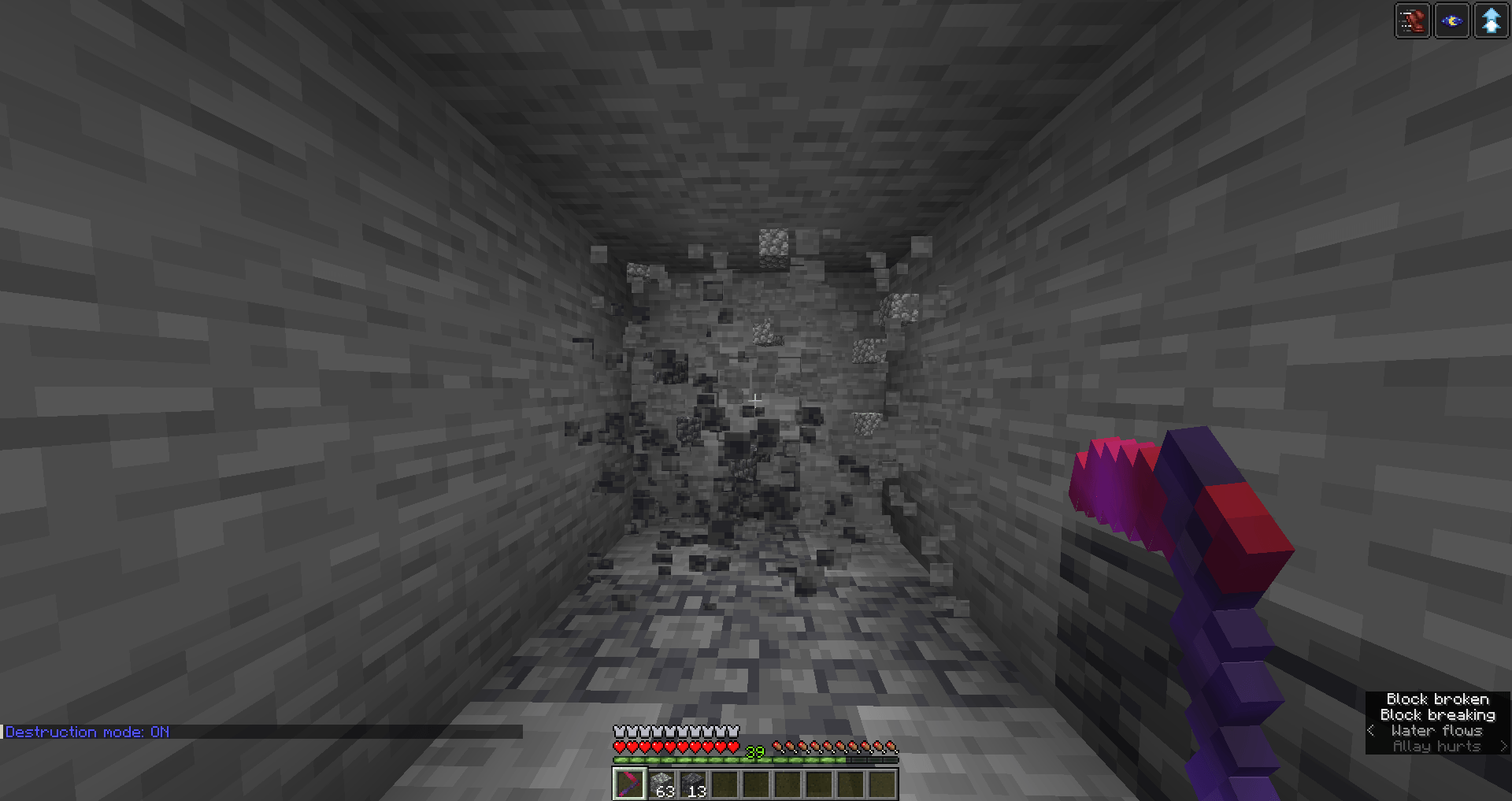The height and width of the screenshot is (801, 1512).
Task: Toggle Destruction mode off via its indicator
Action: coord(84,732)
